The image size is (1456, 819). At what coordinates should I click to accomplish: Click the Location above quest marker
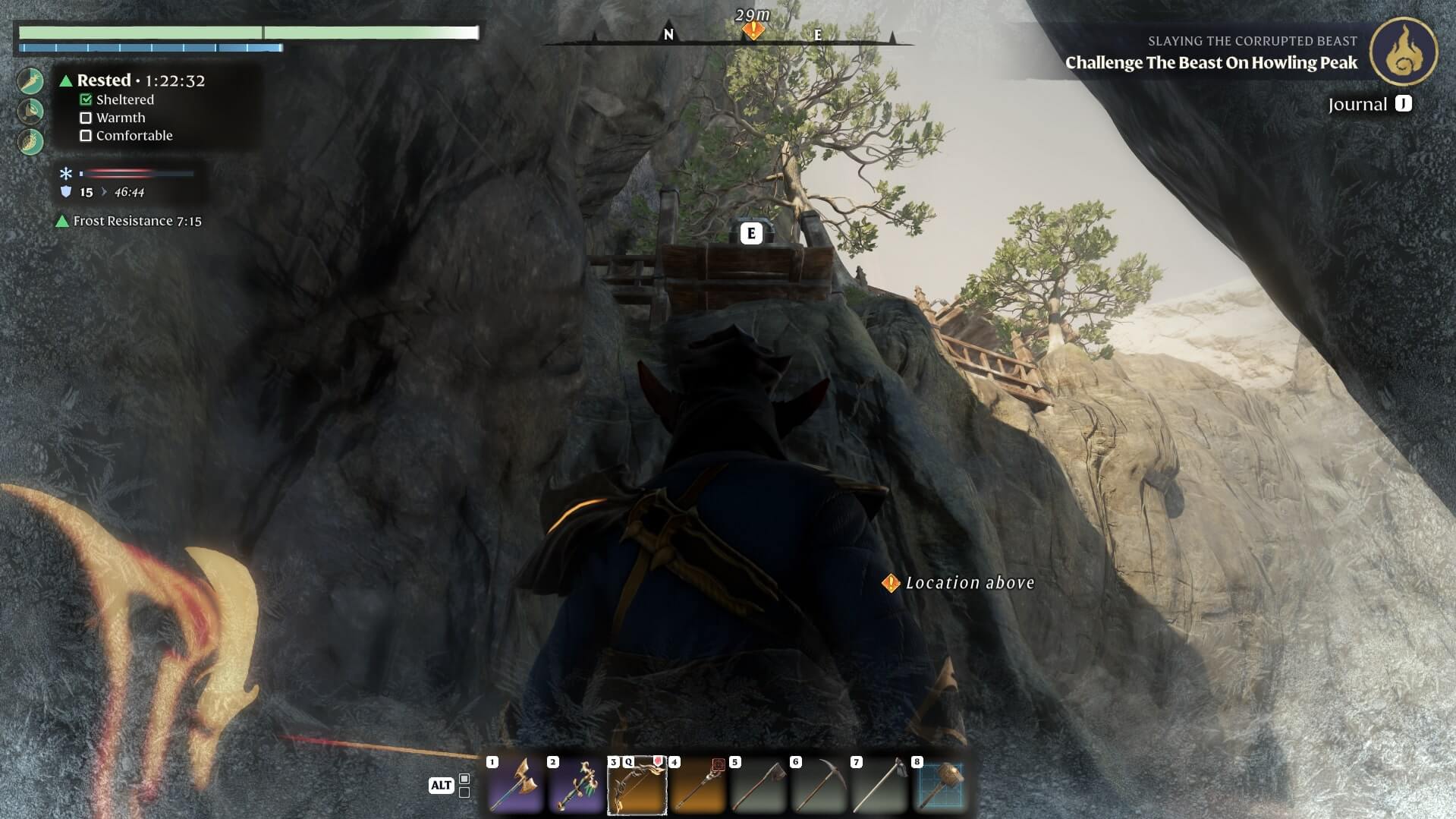[891, 583]
